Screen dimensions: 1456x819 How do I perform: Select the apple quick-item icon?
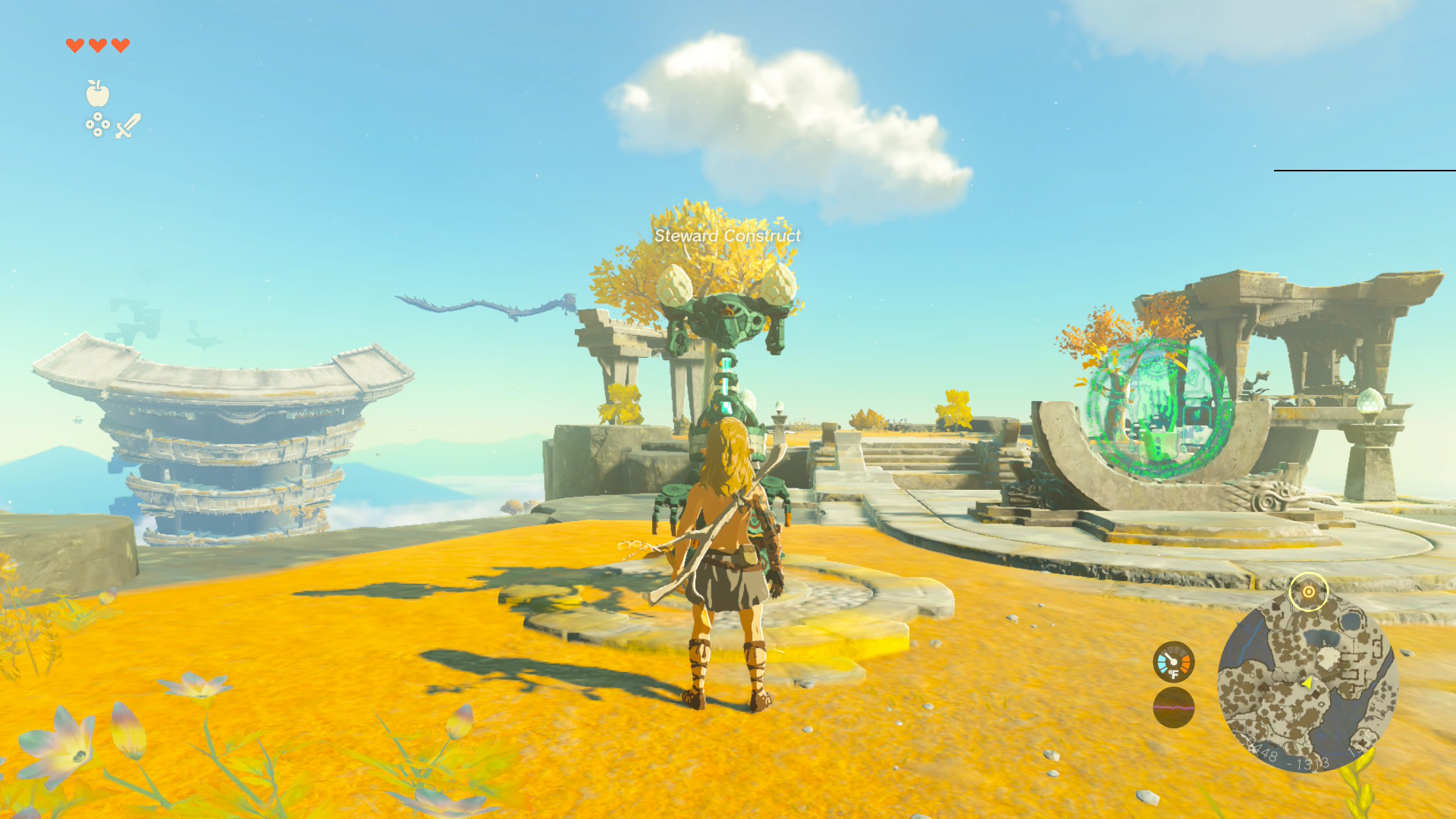[x=97, y=93]
